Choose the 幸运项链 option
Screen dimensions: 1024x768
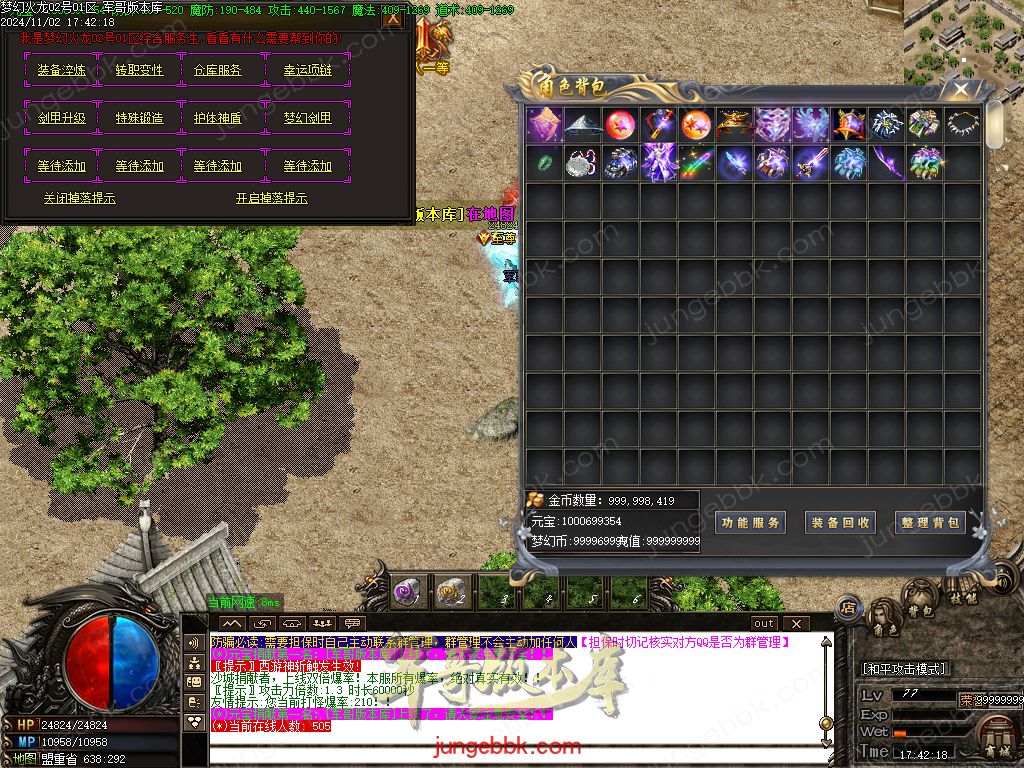tap(307, 71)
